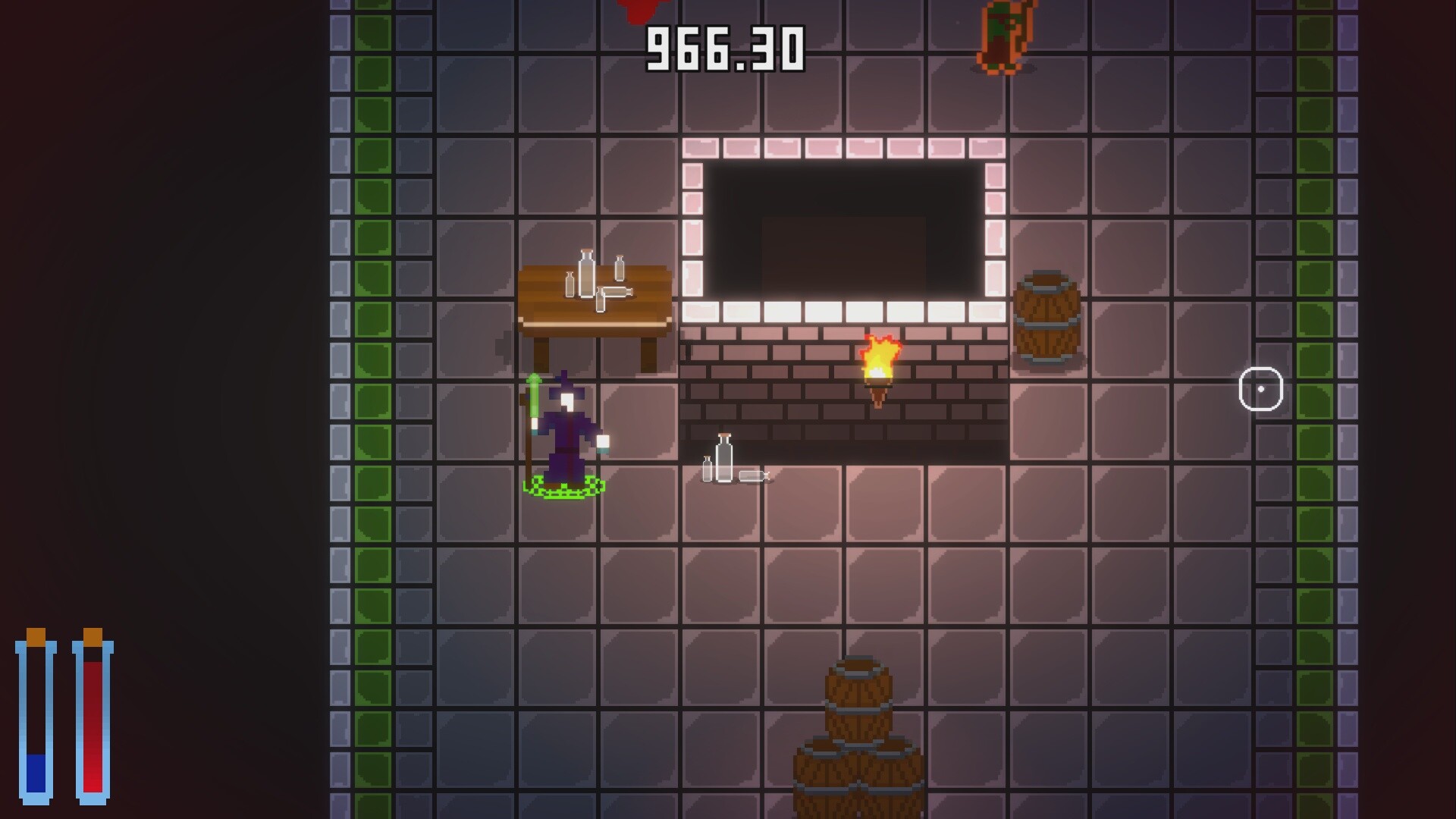
Task: Click the red health vial indicator
Action: click(91, 724)
